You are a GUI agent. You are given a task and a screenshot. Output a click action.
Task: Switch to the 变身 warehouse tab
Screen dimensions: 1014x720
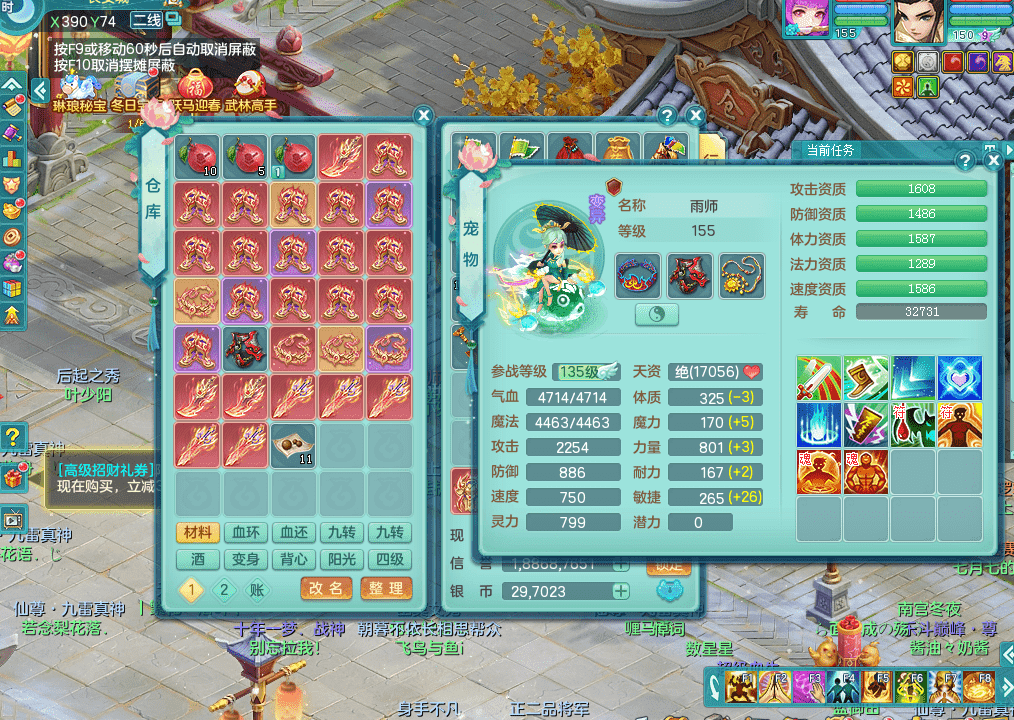[246, 560]
